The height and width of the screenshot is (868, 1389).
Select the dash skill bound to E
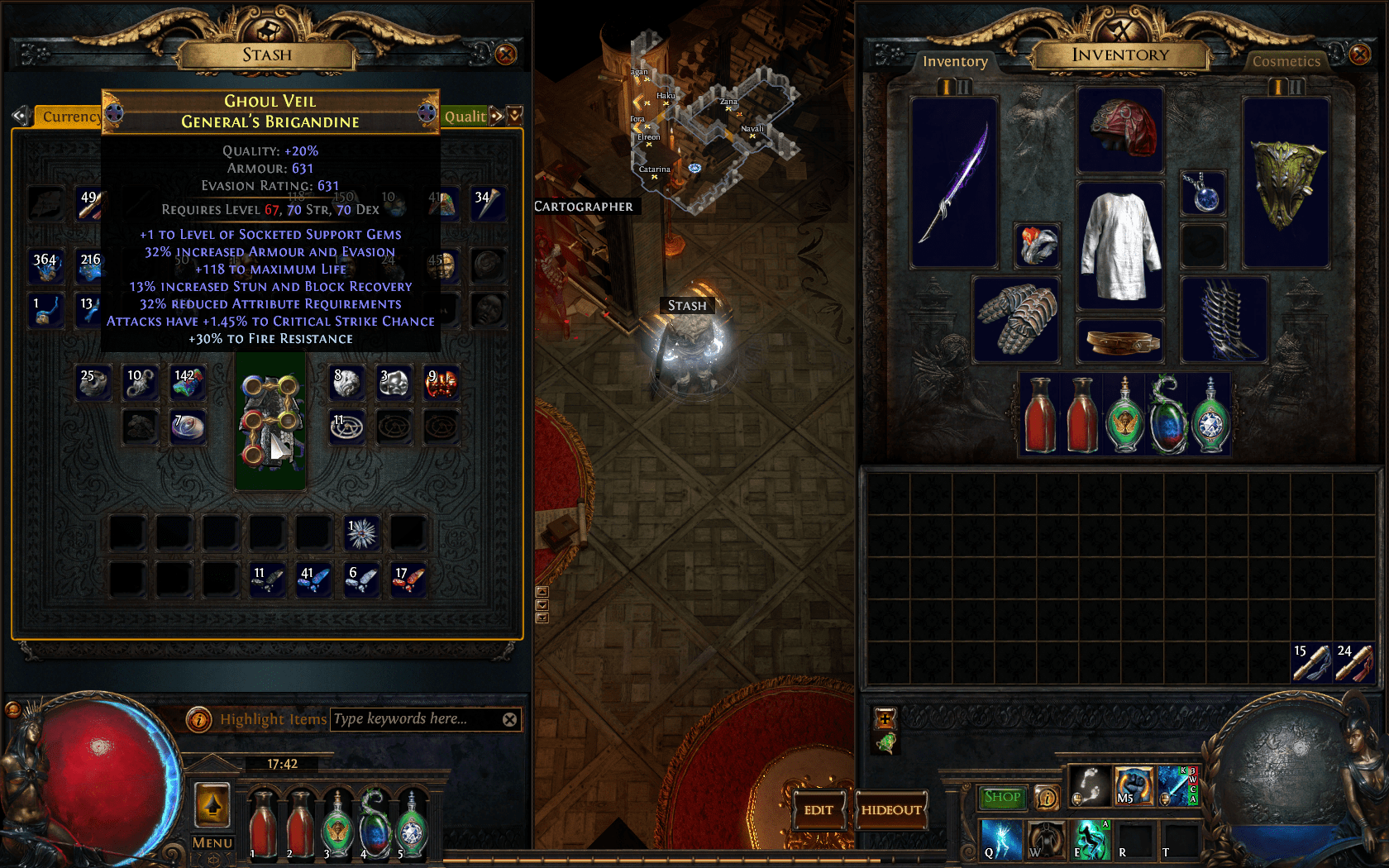point(1091,840)
